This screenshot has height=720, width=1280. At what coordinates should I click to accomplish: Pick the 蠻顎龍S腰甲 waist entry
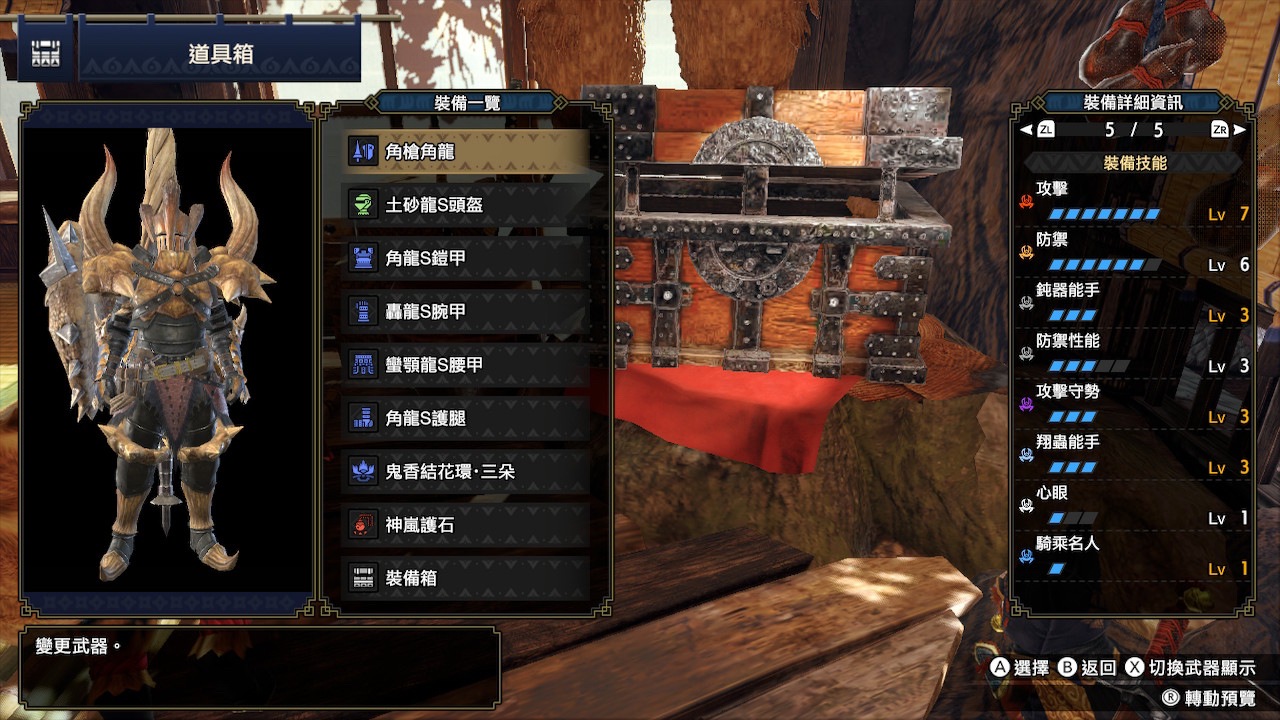[x=465, y=365]
